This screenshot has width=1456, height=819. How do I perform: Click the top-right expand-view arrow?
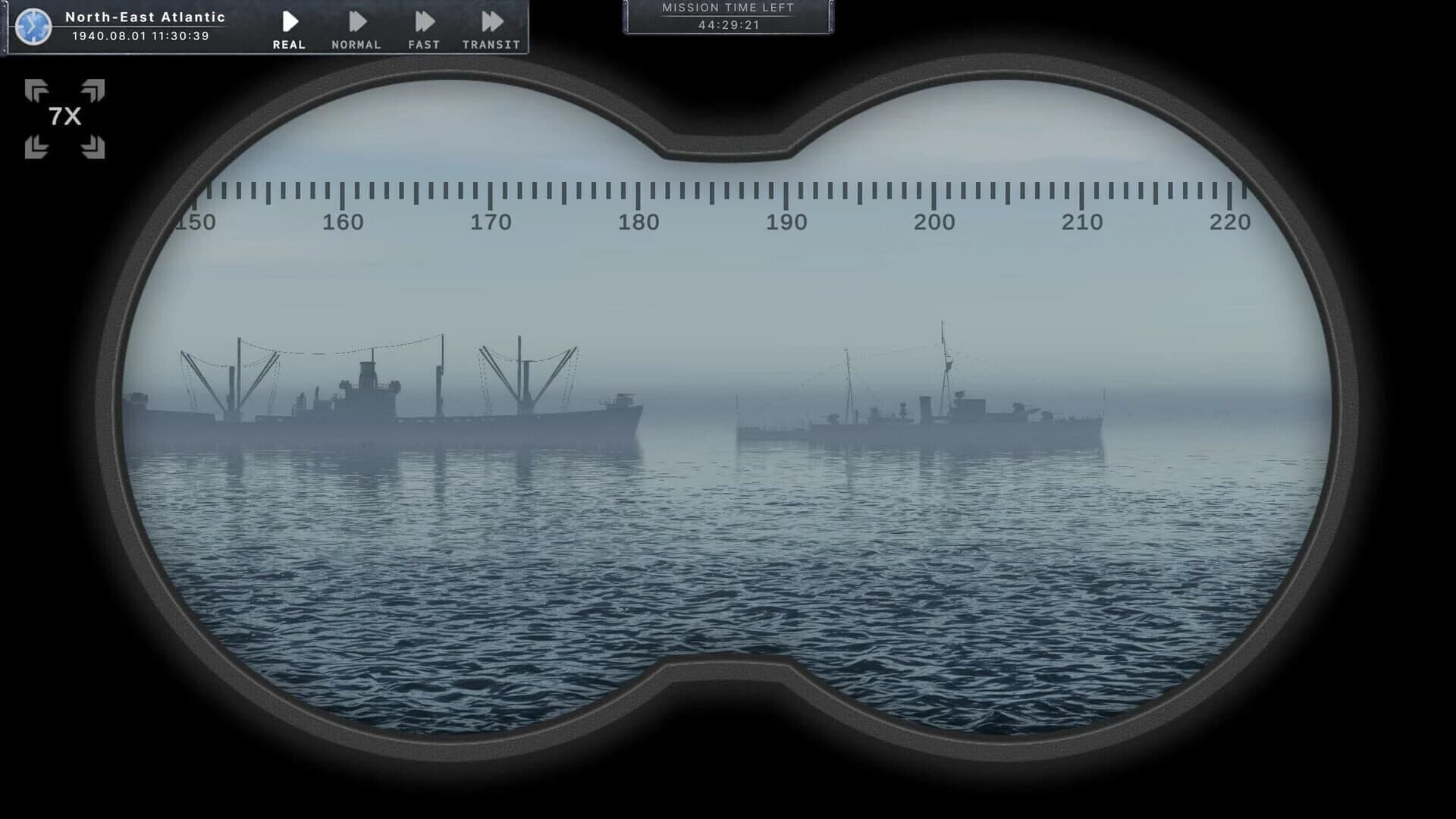click(x=93, y=89)
